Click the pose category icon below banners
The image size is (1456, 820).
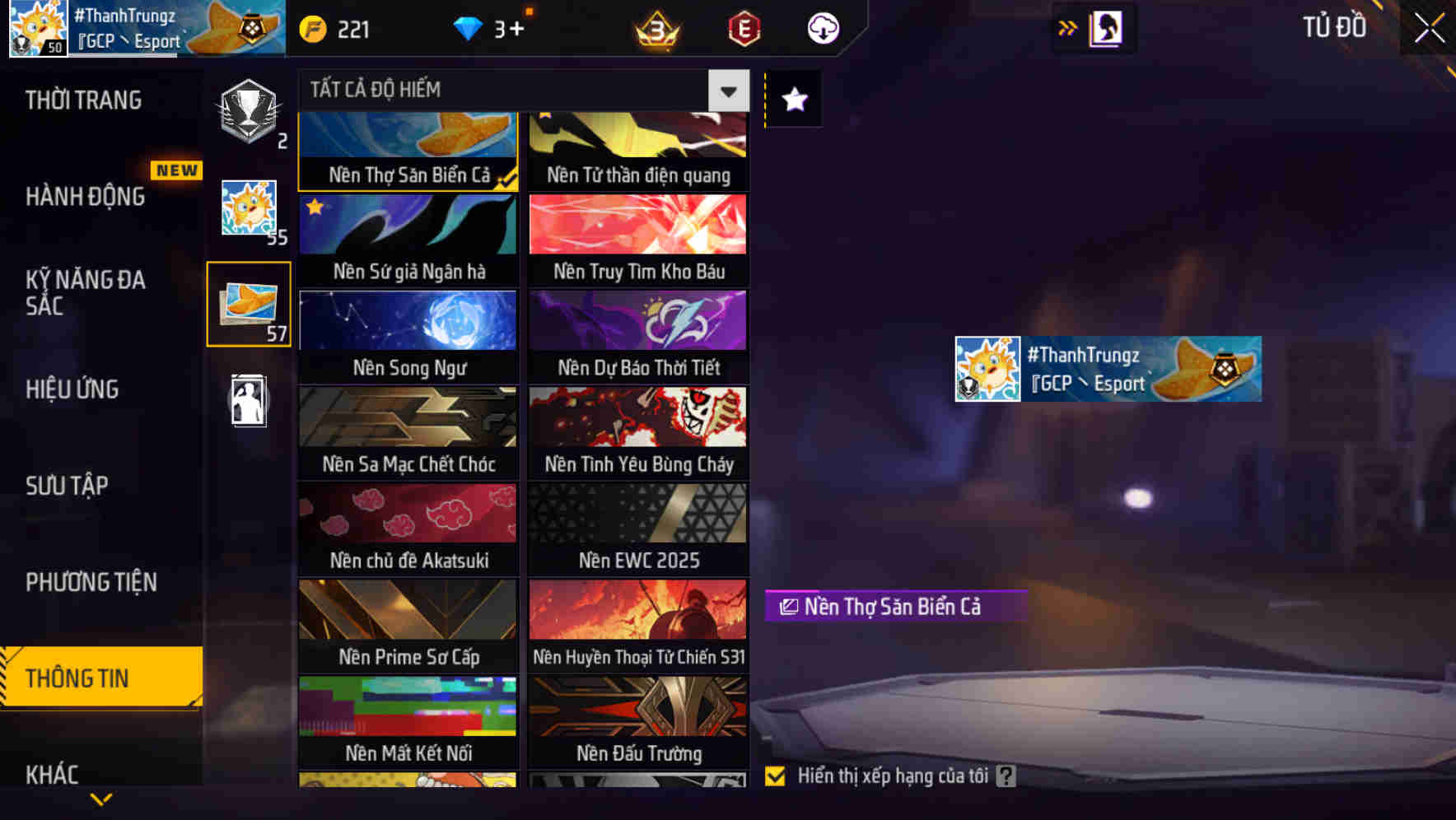pos(249,401)
